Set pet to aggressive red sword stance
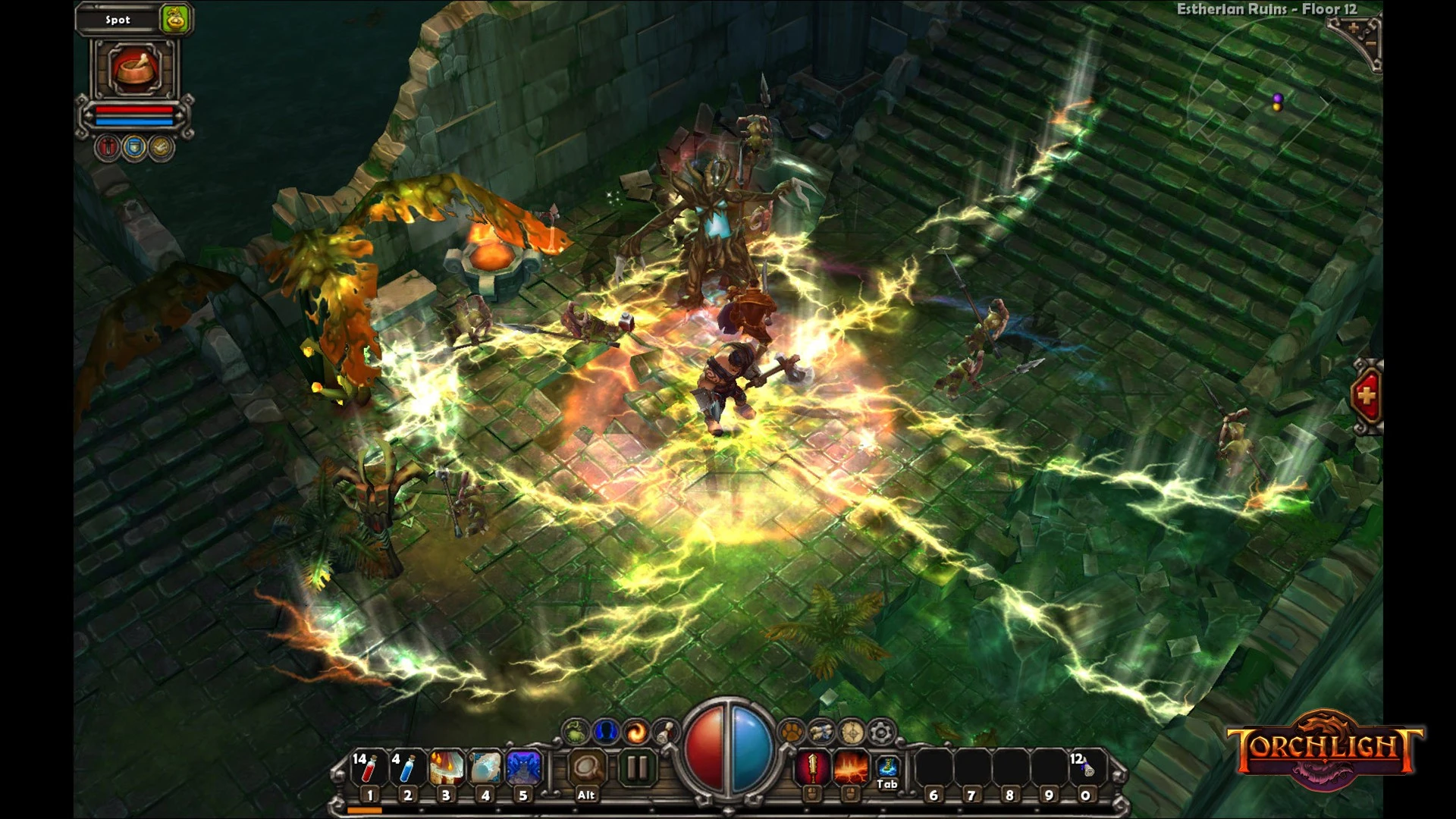 pyautogui.click(x=108, y=148)
